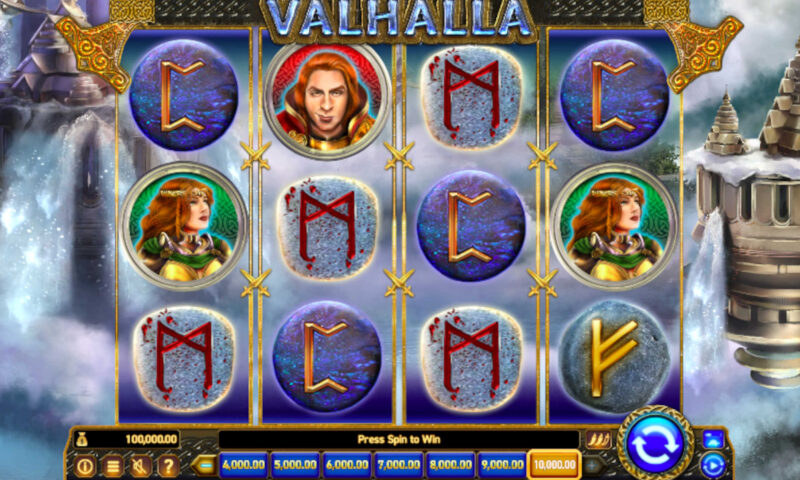
Task: Set the bet to 6,000.00
Action: (x=347, y=465)
